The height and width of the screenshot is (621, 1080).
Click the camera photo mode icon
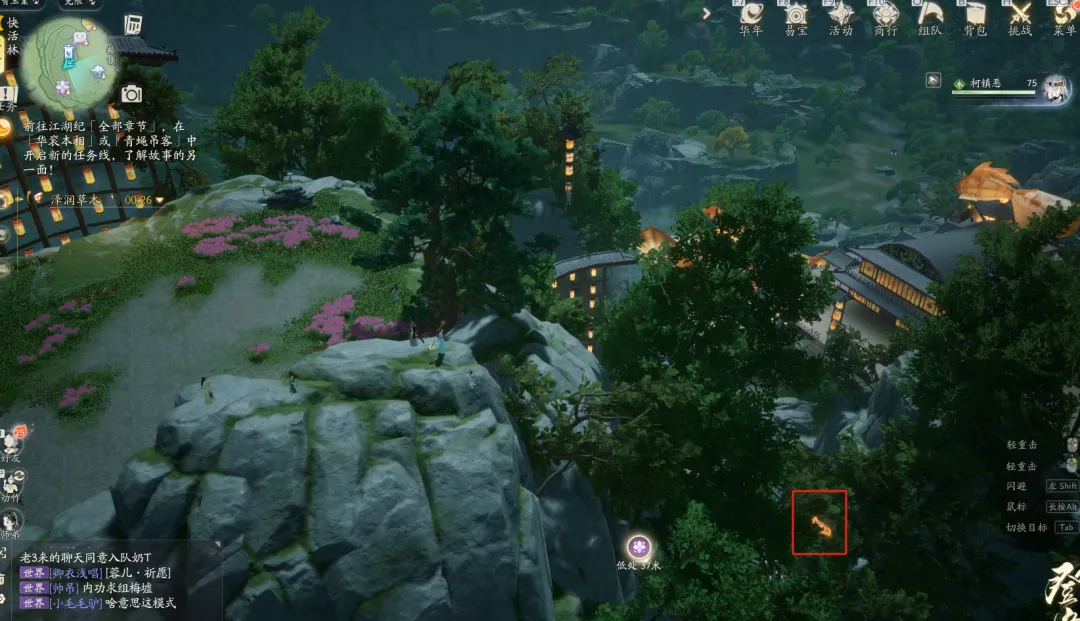click(131, 94)
